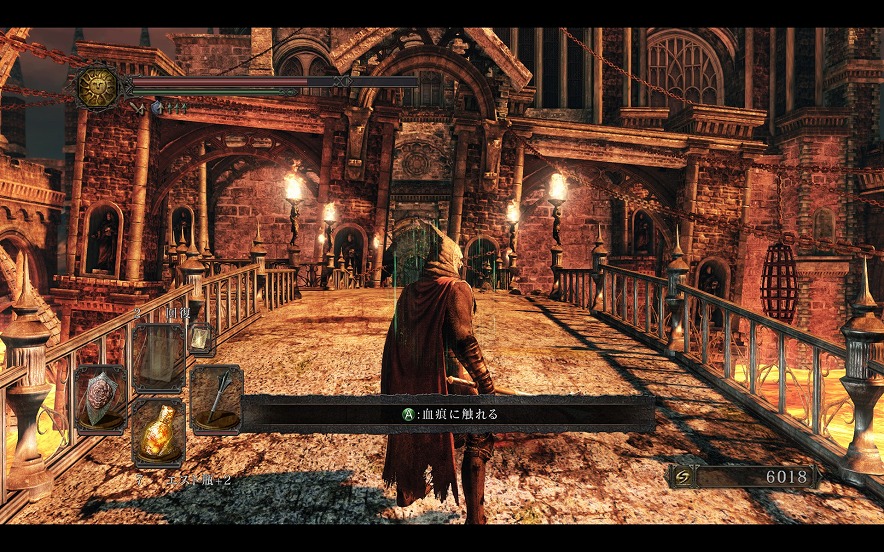The width and height of the screenshot is (884, 552).
Task: Choose the mace weapon slot
Action: (x=215, y=398)
